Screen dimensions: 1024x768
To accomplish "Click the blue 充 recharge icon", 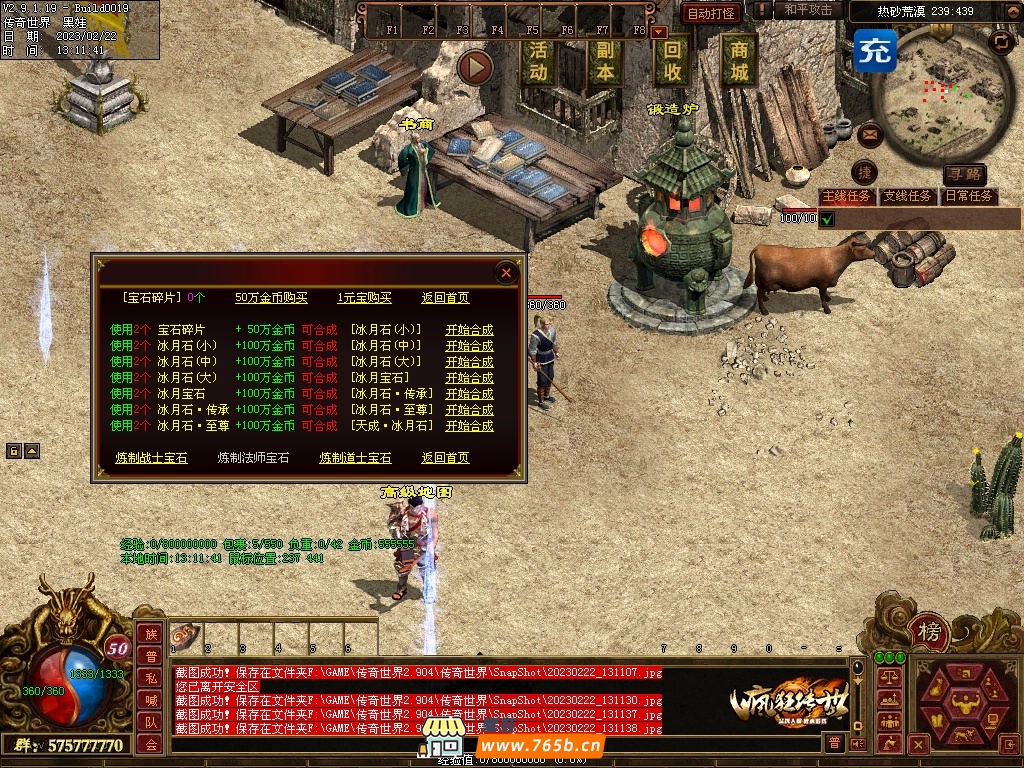I will [875, 49].
